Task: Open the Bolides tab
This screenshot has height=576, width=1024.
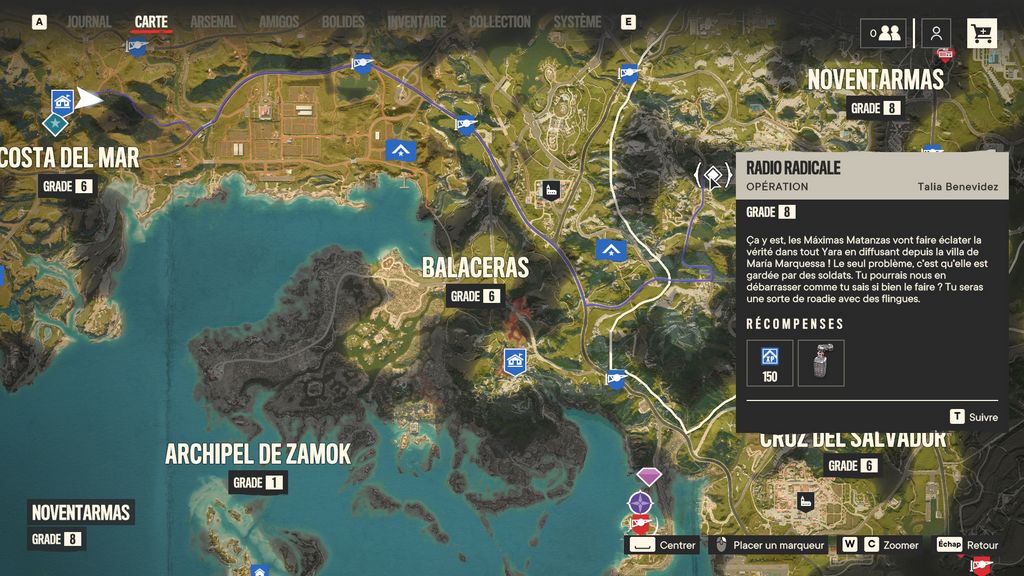Action: (343, 22)
